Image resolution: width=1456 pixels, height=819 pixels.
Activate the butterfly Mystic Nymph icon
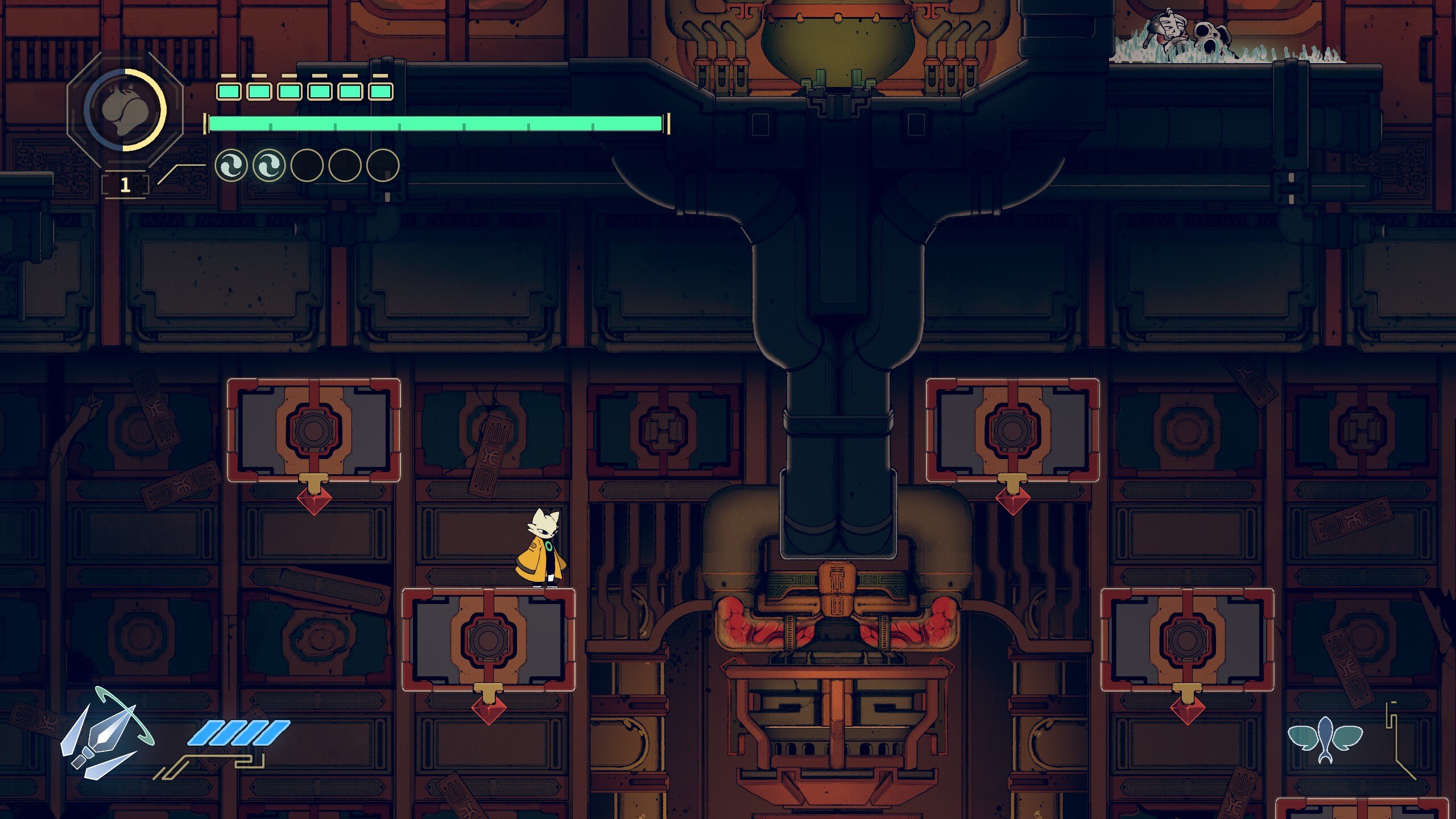pyautogui.click(x=1325, y=739)
